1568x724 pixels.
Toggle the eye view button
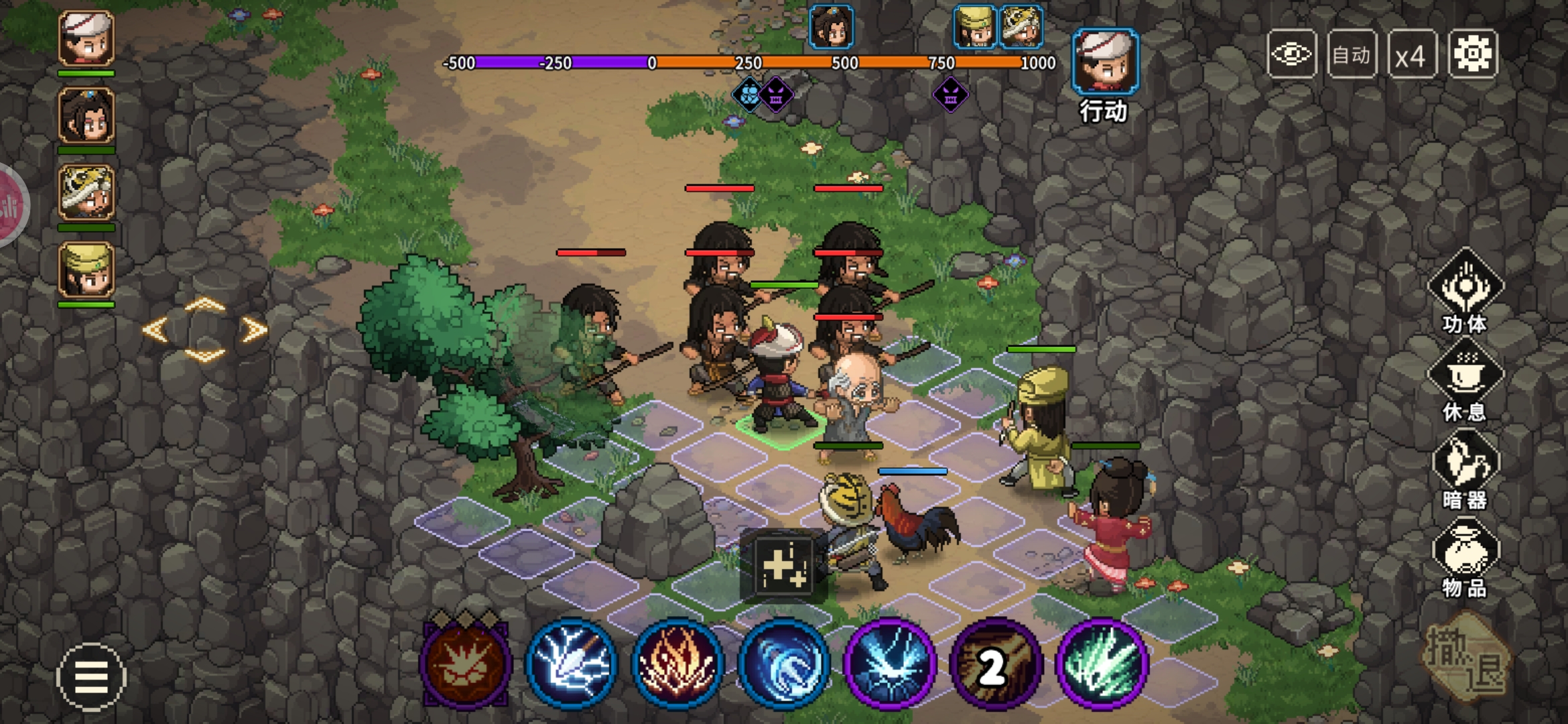(x=1292, y=54)
